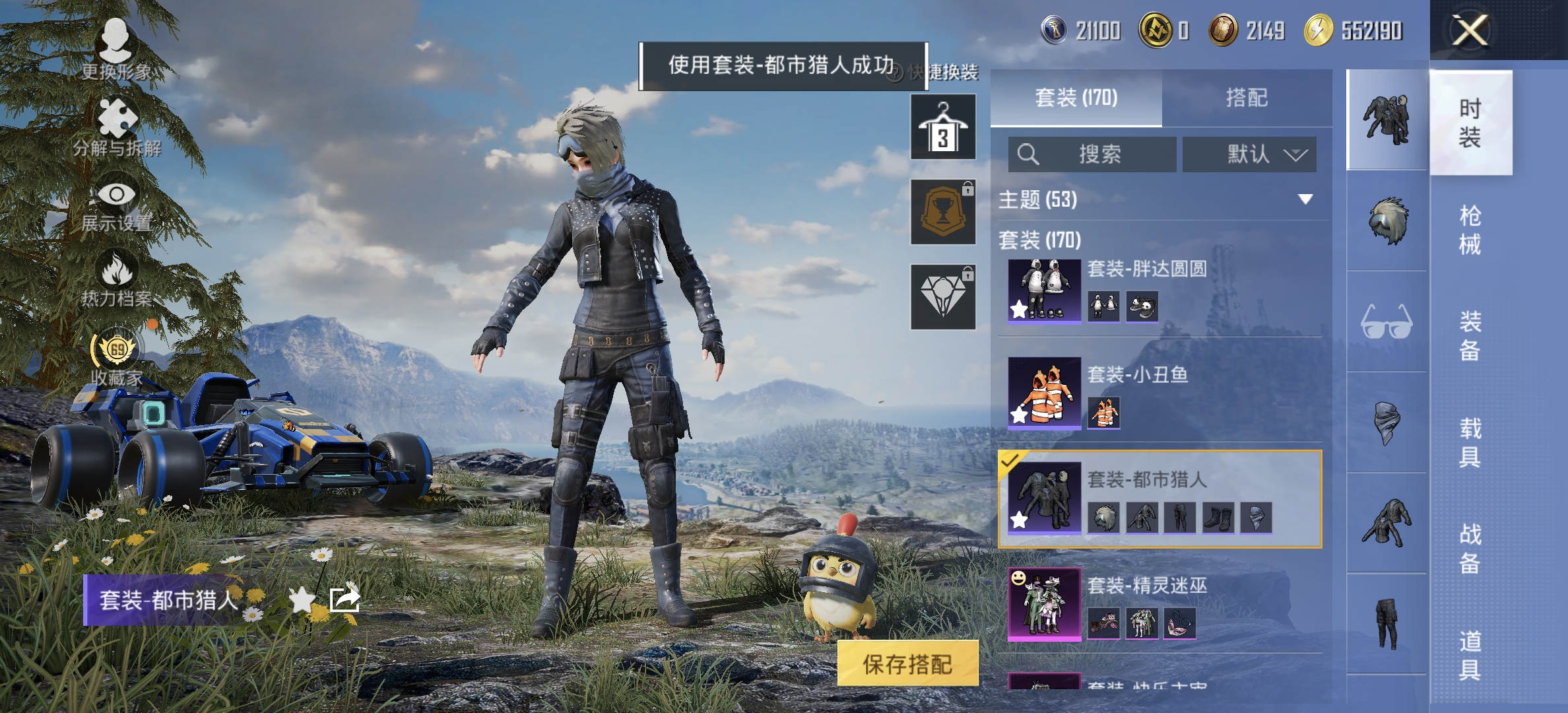Click the hanger icon showing 3 outfit slots
This screenshot has height=713, width=1568.
click(x=942, y=125)
